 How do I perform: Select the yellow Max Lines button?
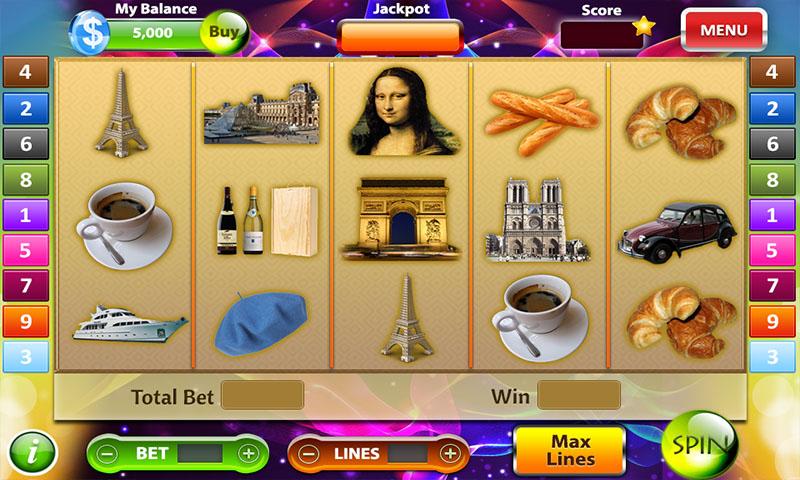click(x=569, y=452)
